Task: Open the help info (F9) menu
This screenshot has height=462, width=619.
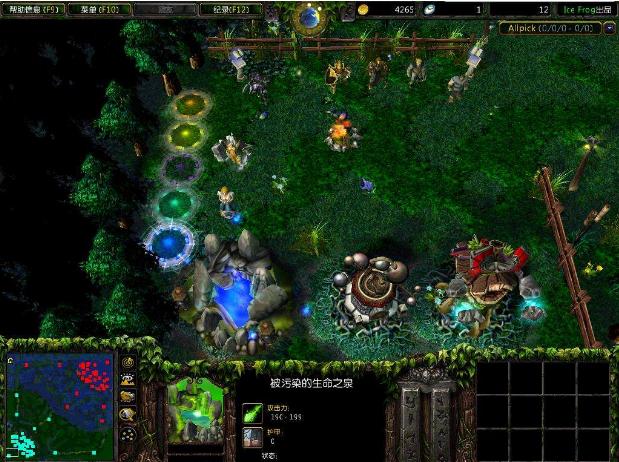Action: (x=33, y=9)
